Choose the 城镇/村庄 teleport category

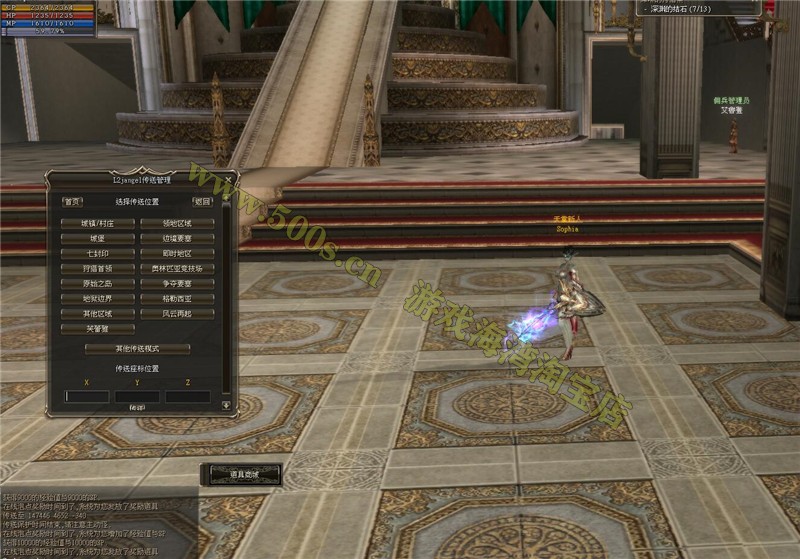pyautogui.click(x=97, y=224)
